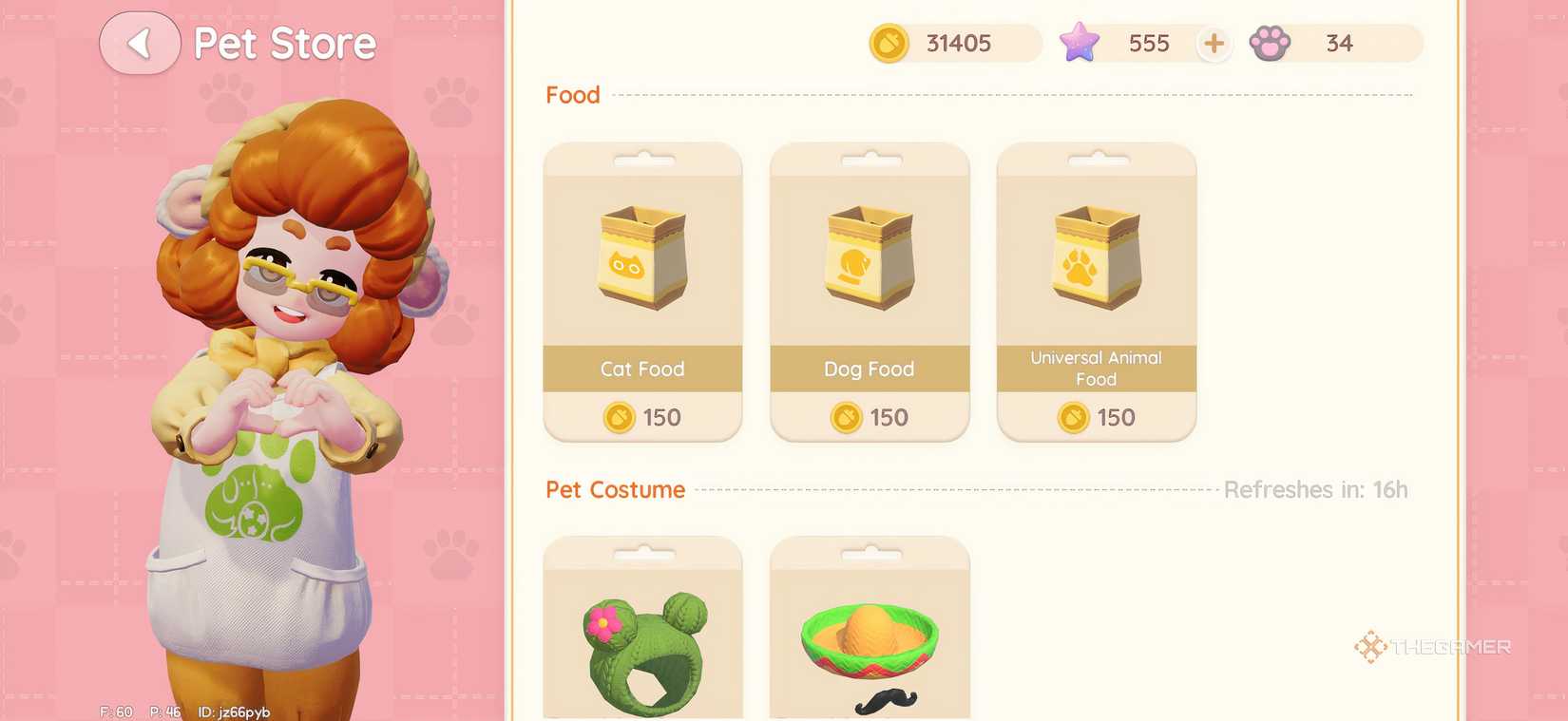Click the Universal Animal Food bag icon
Viewport: 1568px width, 721px height.
1095,252
